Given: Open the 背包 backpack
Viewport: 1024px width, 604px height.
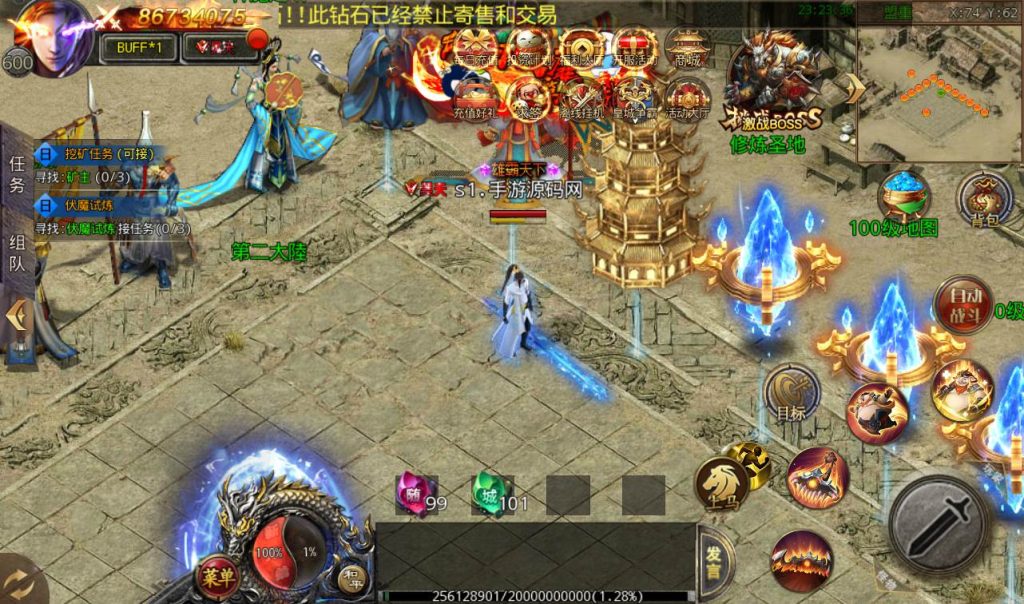Looking at the screenshot, I should (983, 198).
